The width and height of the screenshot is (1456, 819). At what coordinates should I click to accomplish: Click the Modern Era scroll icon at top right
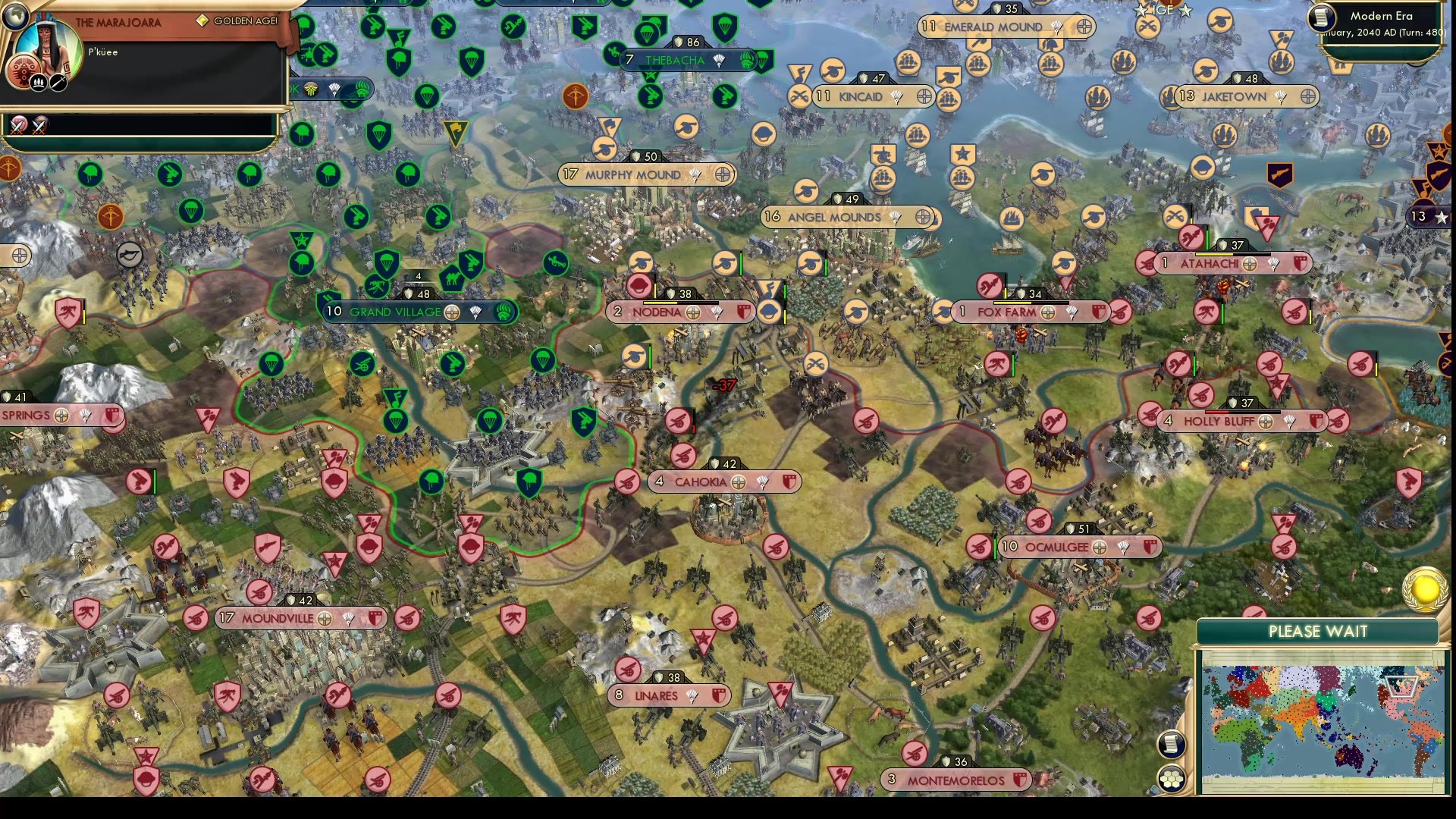pos(1321,17)
